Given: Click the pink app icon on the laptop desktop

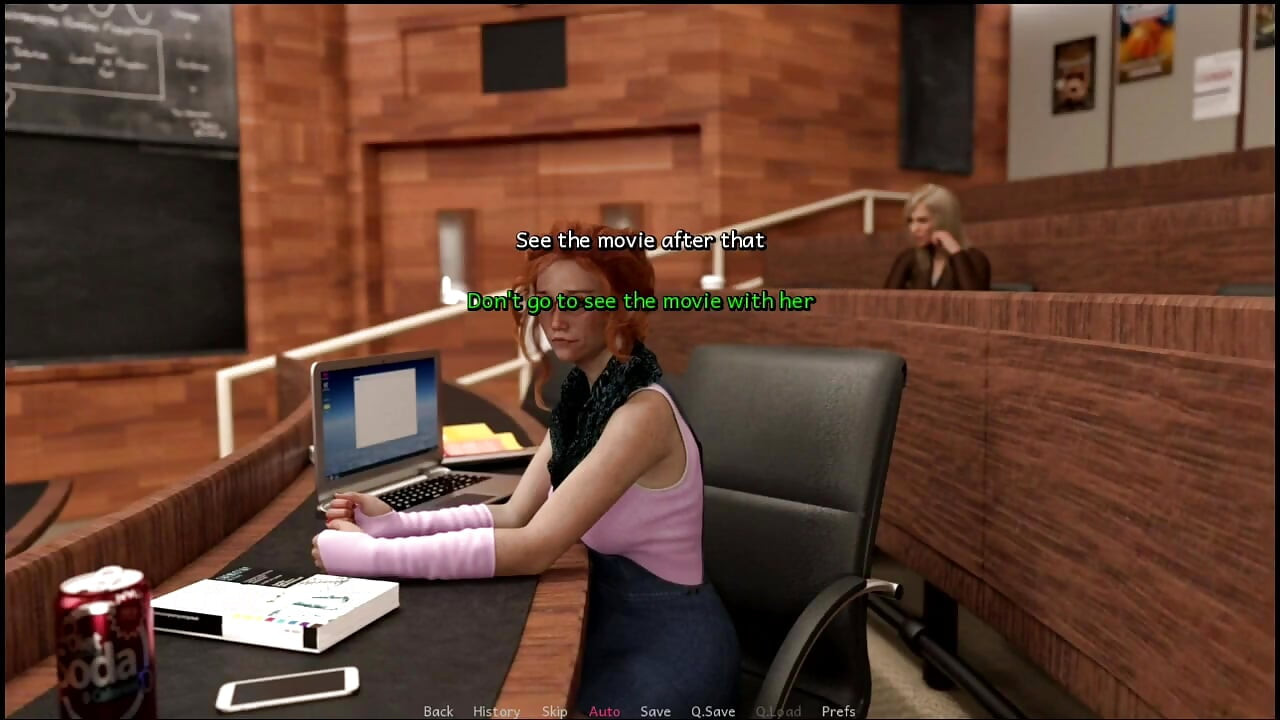Looking at the screenshot, I should (x=326, y=375).
